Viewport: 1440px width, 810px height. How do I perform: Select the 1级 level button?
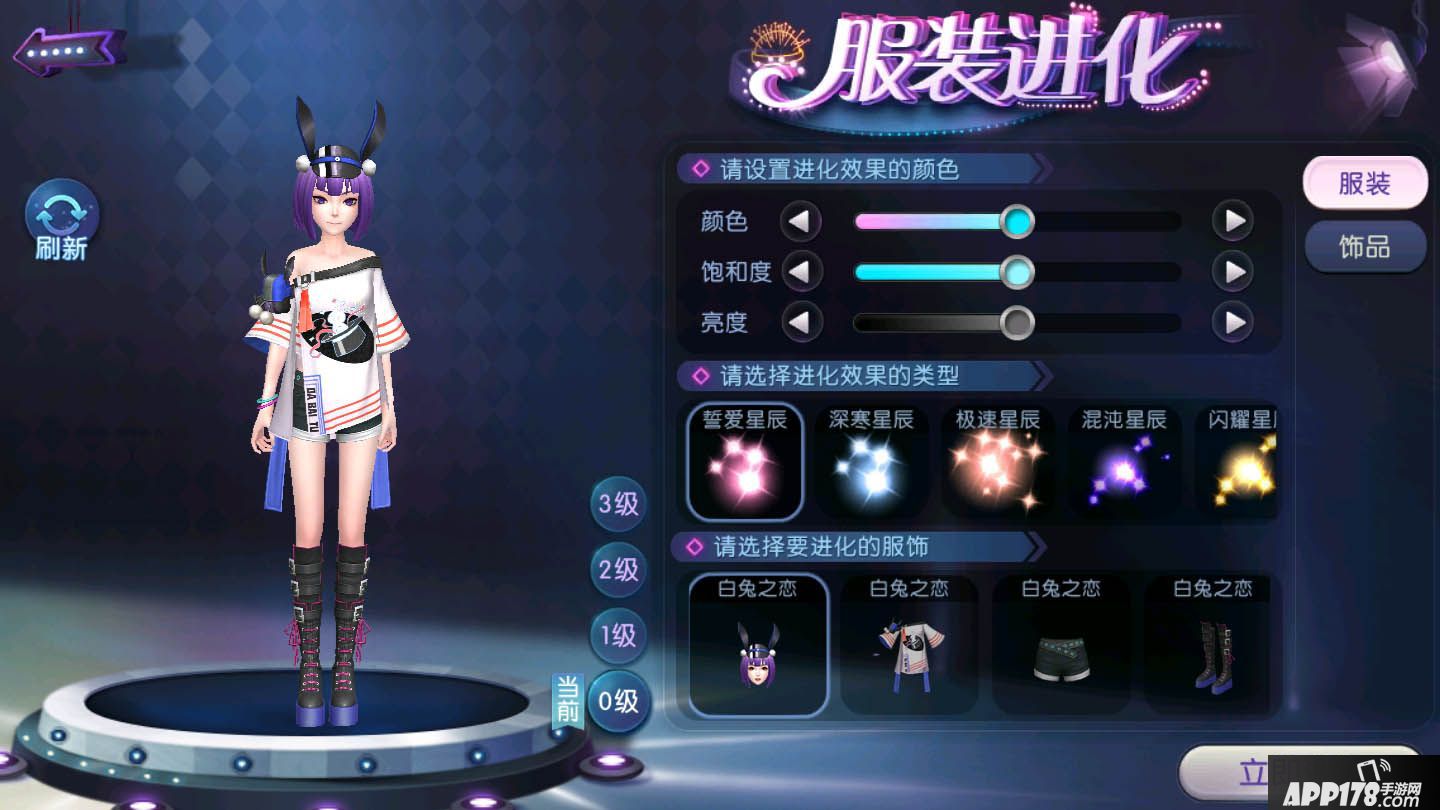[x=617, y=637]
